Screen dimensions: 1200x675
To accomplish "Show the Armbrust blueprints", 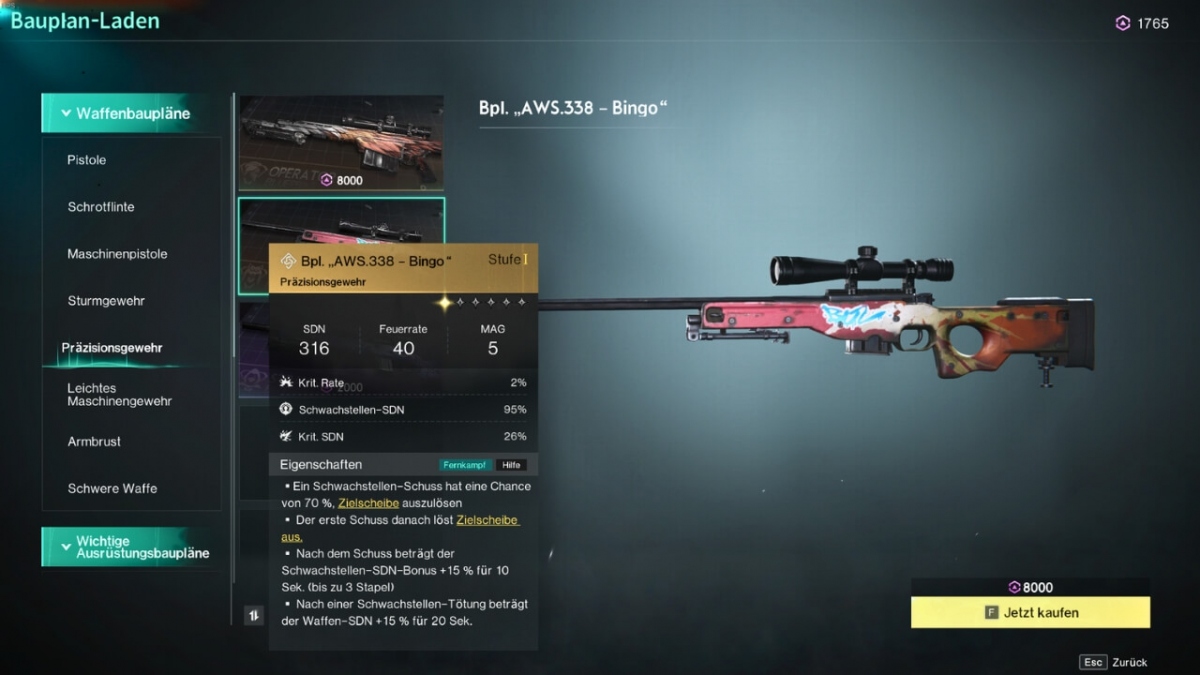I will tap(95, 441).
